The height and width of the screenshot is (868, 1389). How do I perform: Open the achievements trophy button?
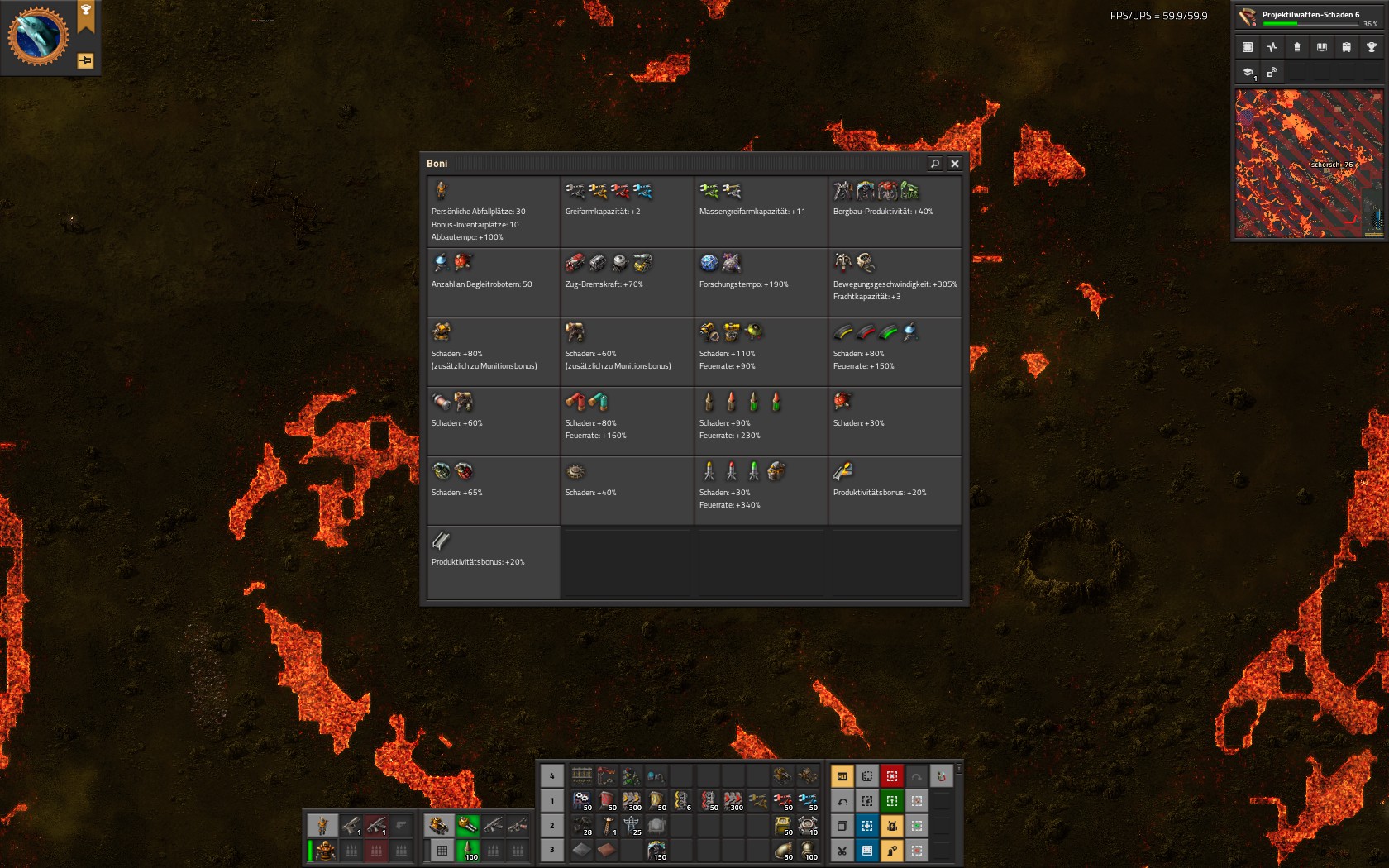pos(1372,47)
